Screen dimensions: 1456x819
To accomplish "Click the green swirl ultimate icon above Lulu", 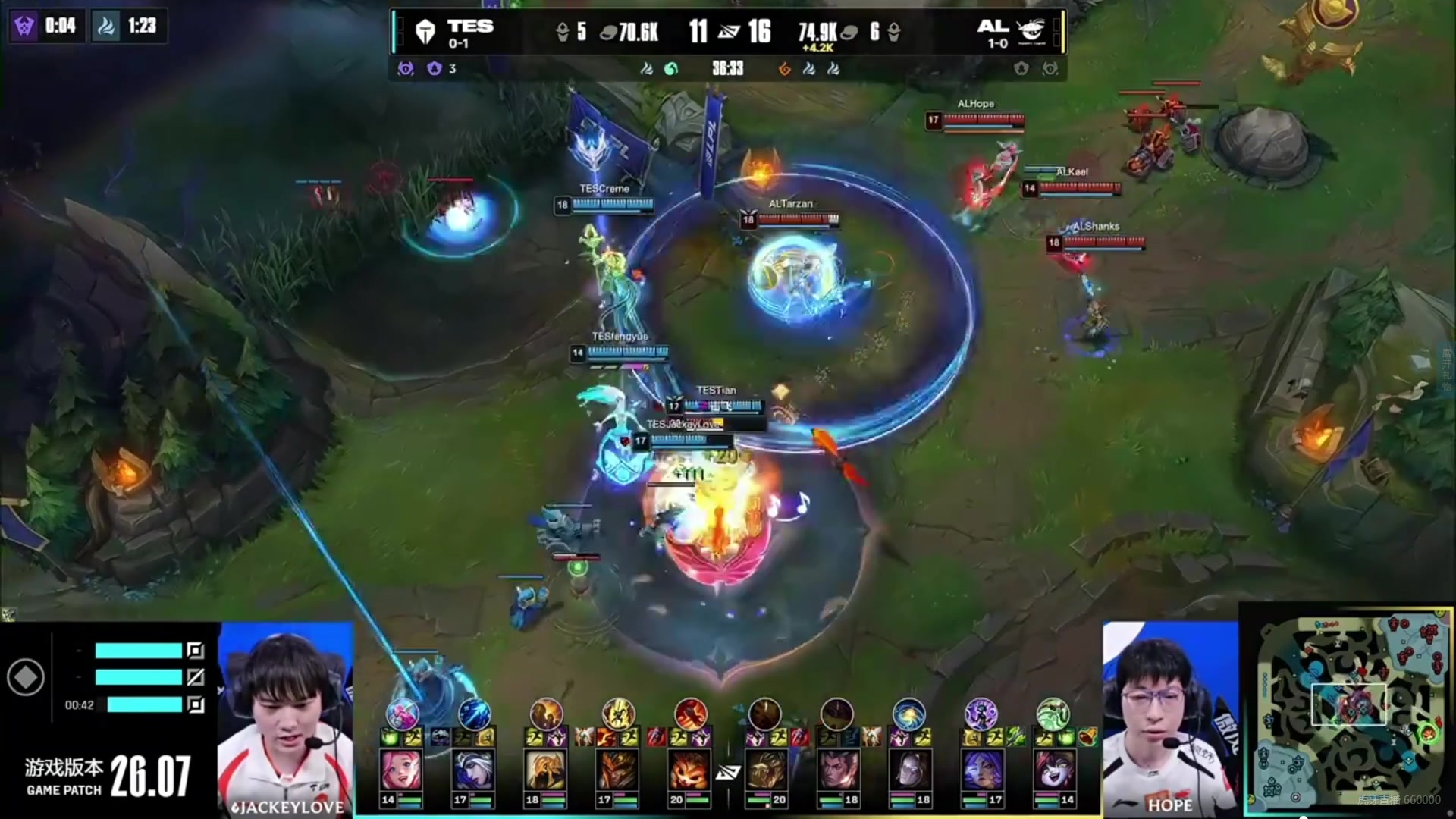I will tap(1053, 714).
